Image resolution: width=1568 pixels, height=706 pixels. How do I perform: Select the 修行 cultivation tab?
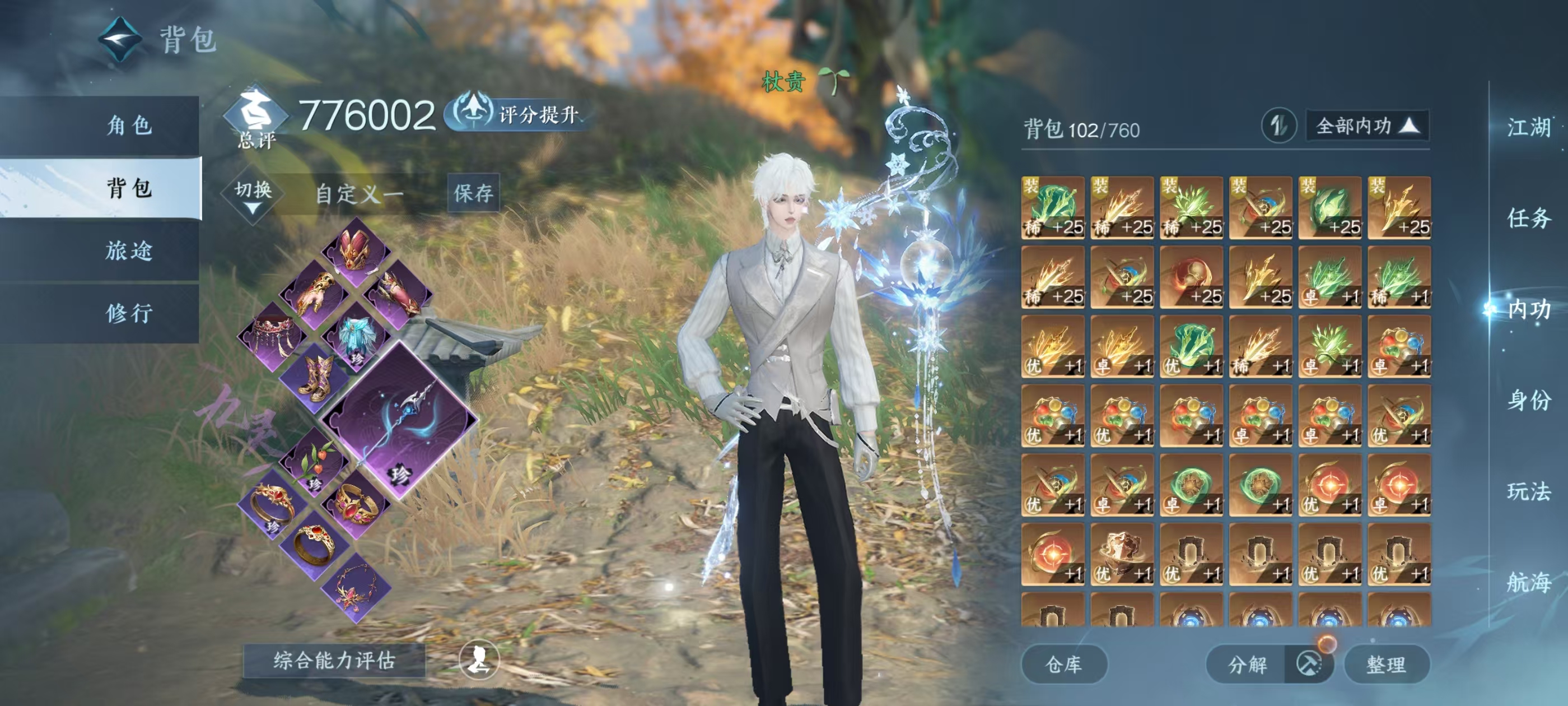point(129,313)
